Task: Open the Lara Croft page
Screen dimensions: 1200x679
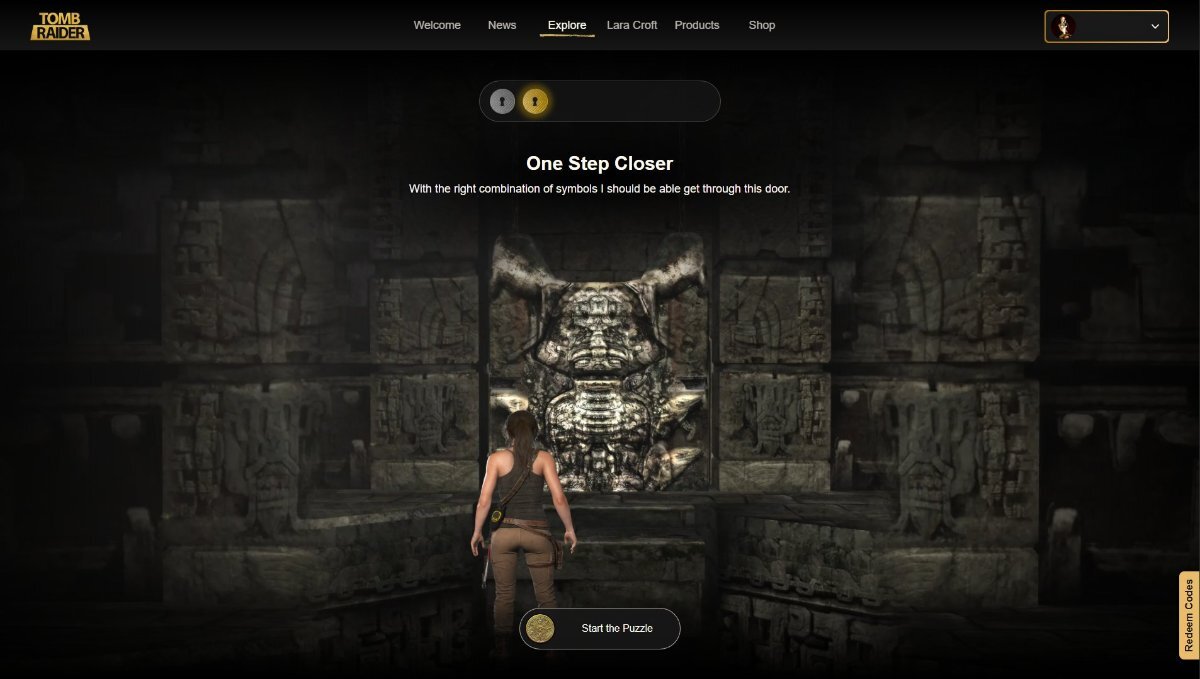Action: point(632,25)
